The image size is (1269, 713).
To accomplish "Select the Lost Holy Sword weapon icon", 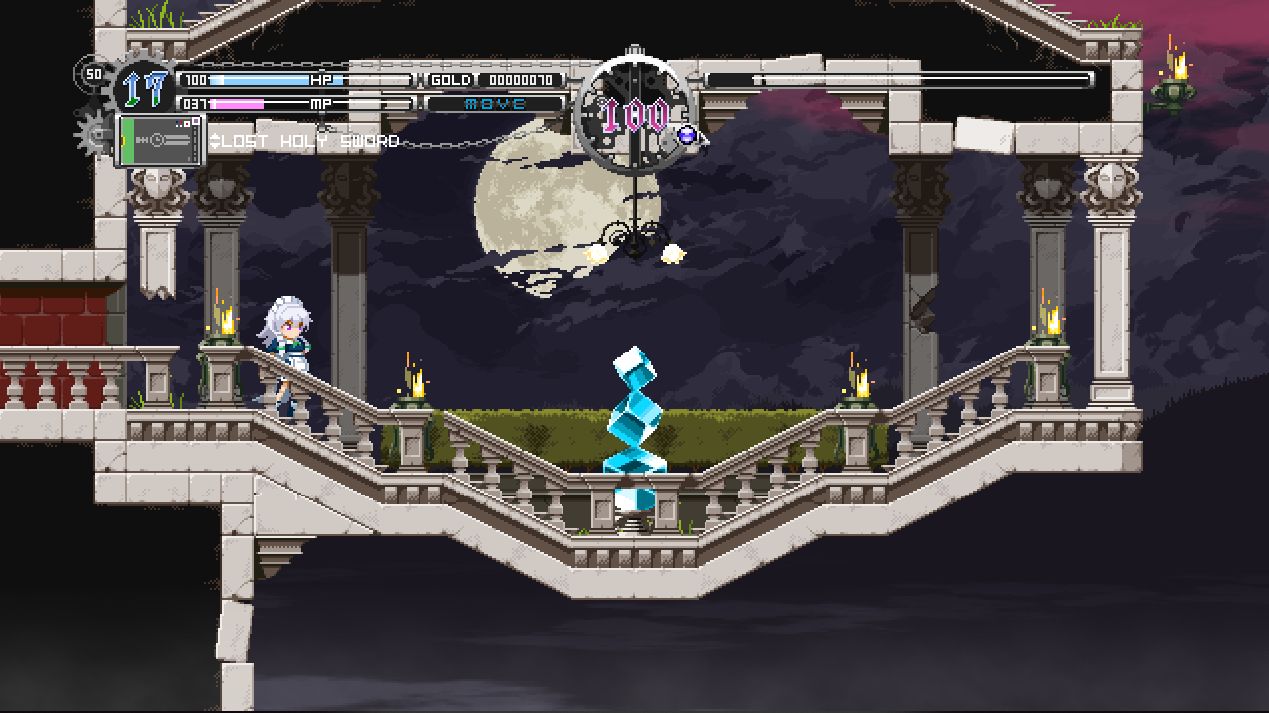I will [159, 140].
